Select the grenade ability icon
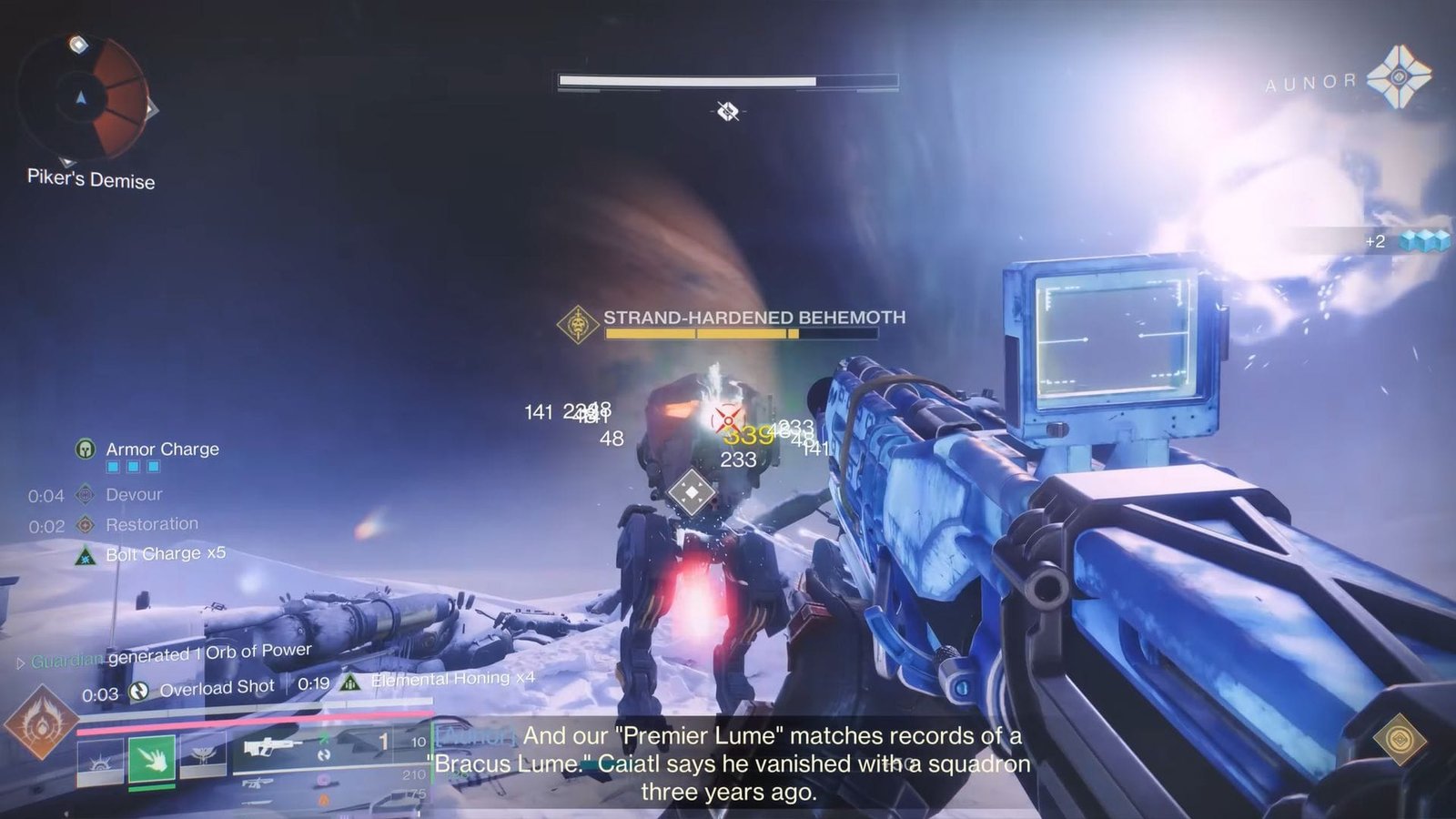Screen dimensions: 1456x819 [x=99, y=759]
